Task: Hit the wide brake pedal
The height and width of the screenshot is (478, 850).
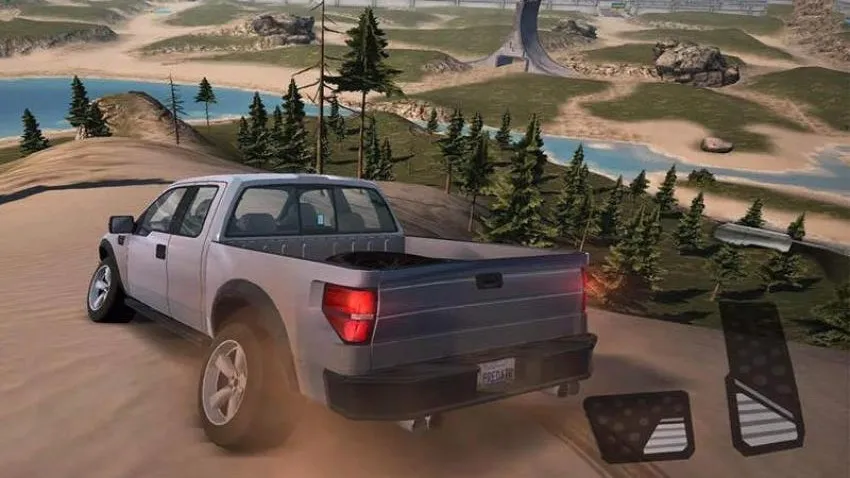Action: (640, 425)
